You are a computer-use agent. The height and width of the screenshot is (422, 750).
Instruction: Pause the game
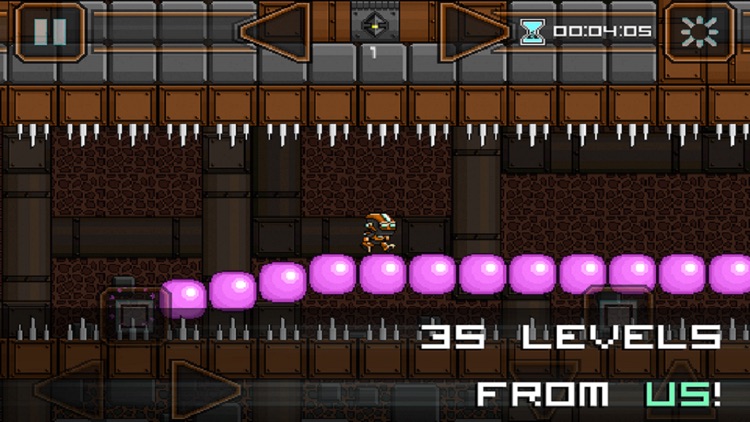[x=49, y=31]
